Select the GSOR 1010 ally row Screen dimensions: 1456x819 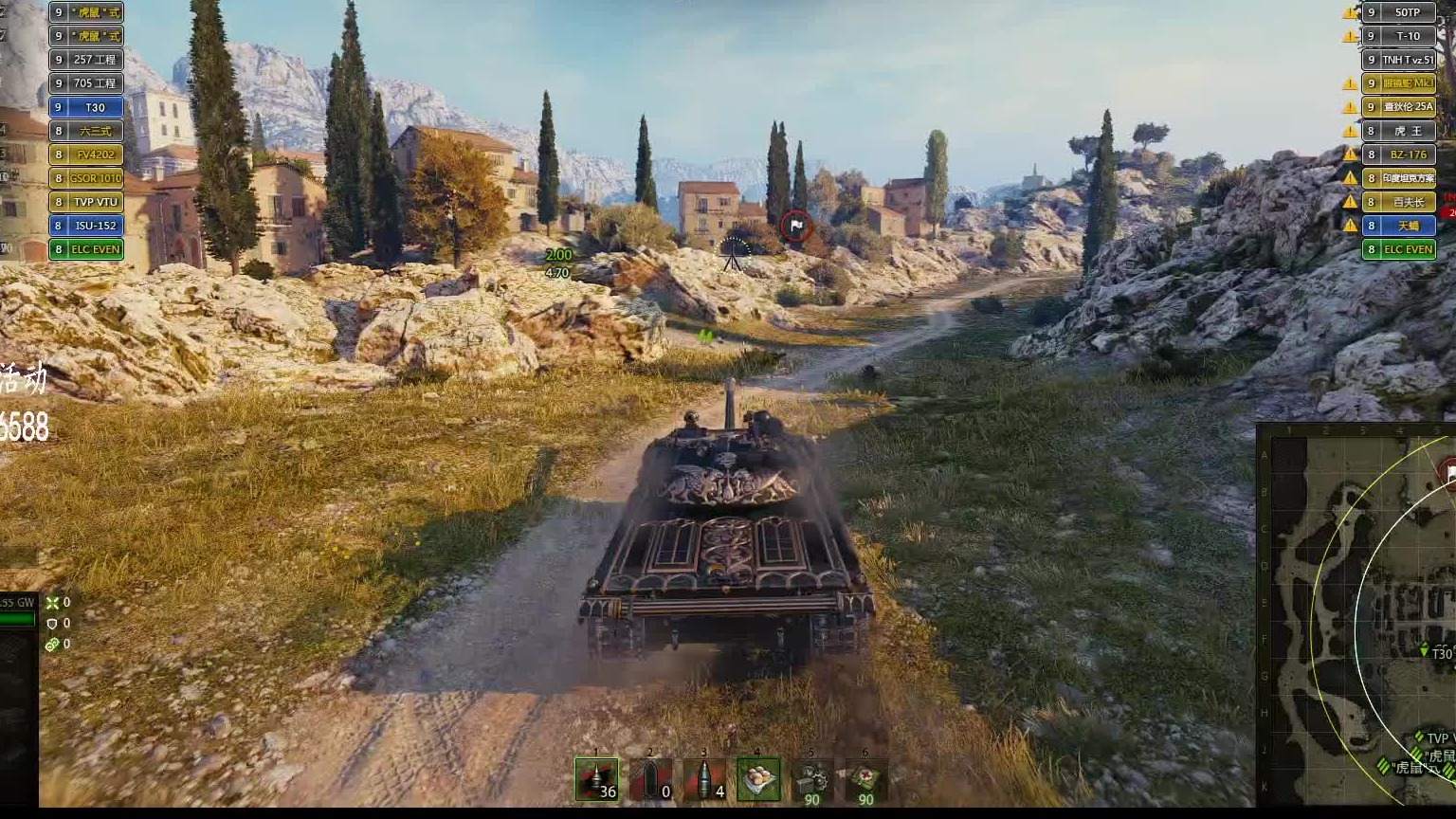86,178
